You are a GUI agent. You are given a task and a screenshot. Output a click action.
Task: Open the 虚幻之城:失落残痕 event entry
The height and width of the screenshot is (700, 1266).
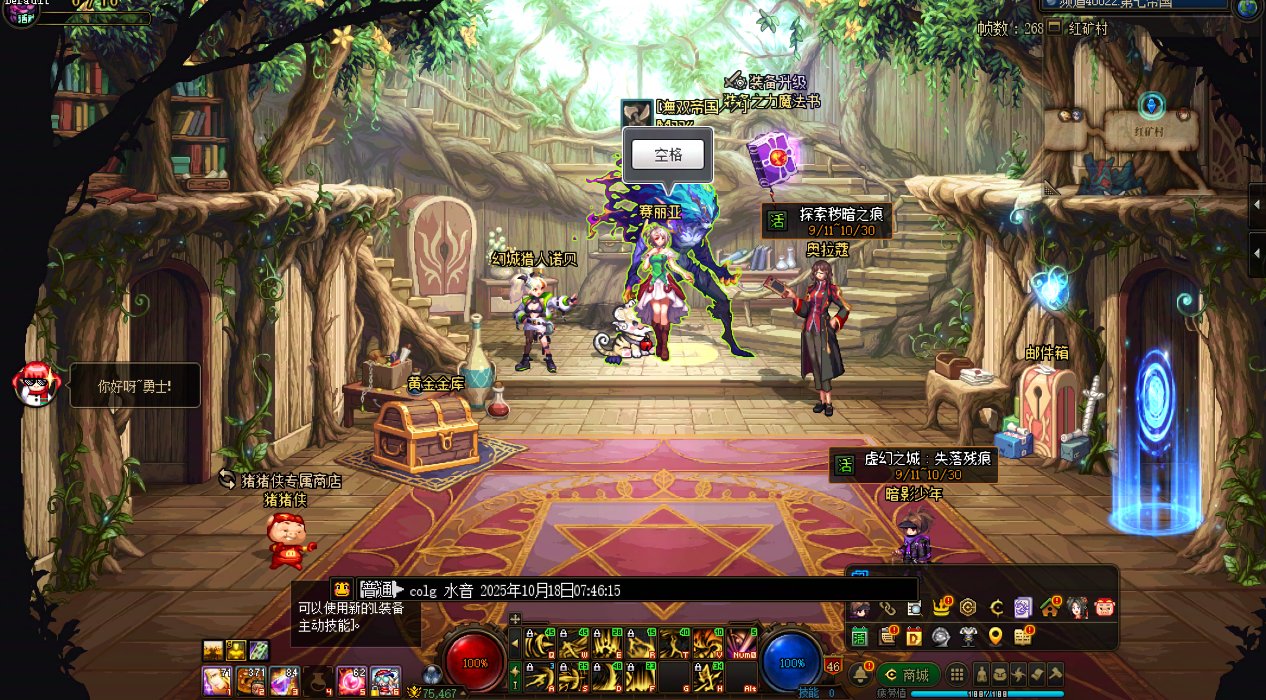913,465
